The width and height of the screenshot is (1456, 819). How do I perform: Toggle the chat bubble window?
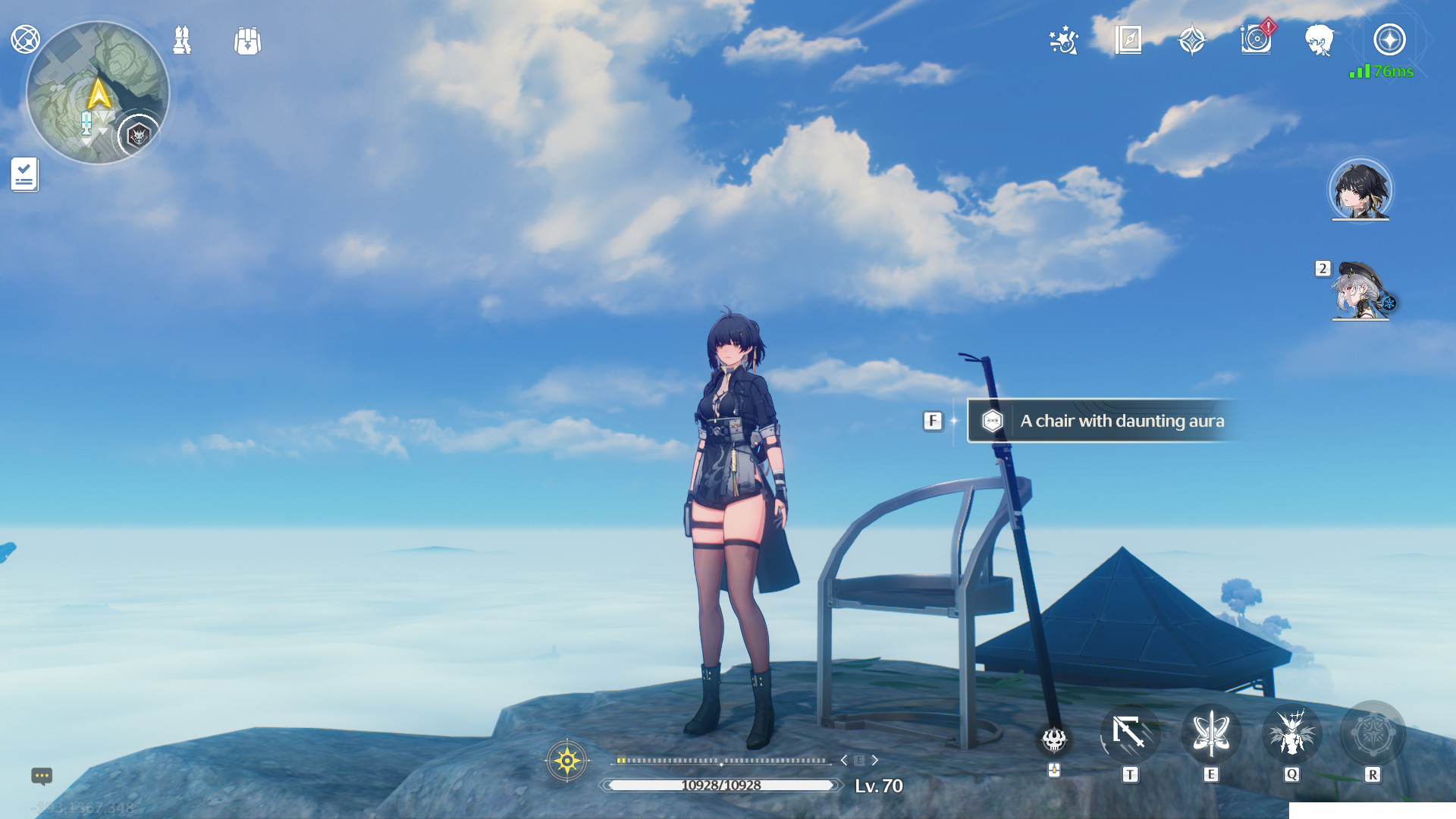click(42, 777)
